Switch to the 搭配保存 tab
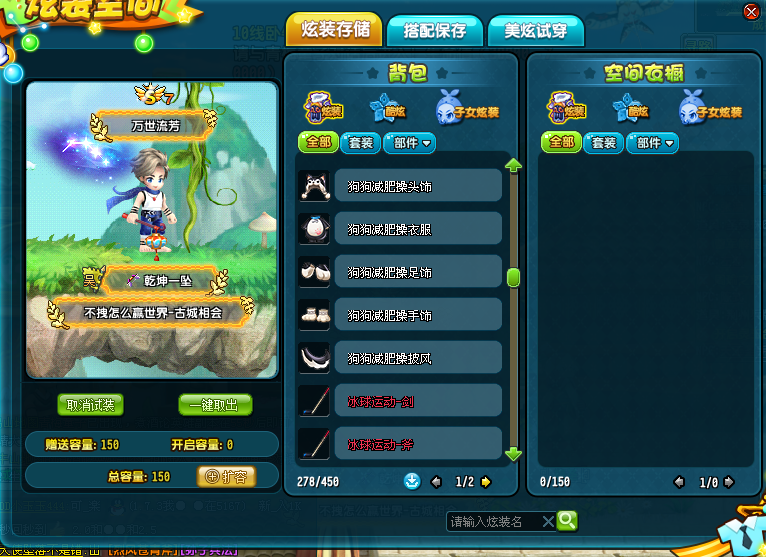Screen dimensions: 766x557 point(435,31)
